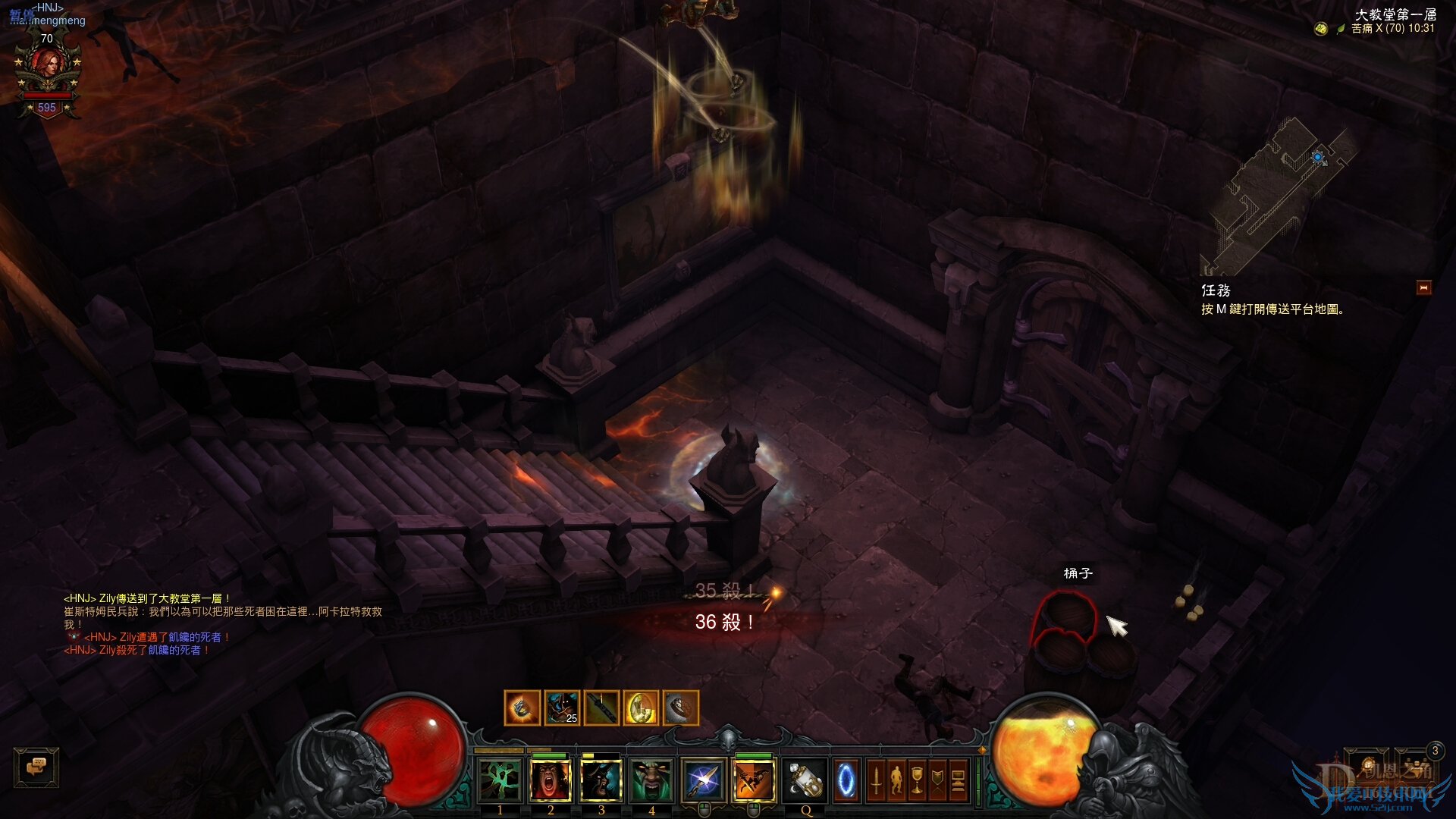Select the chained spear left-mouse skill
1456x819 pixels.
coord(703,780)
